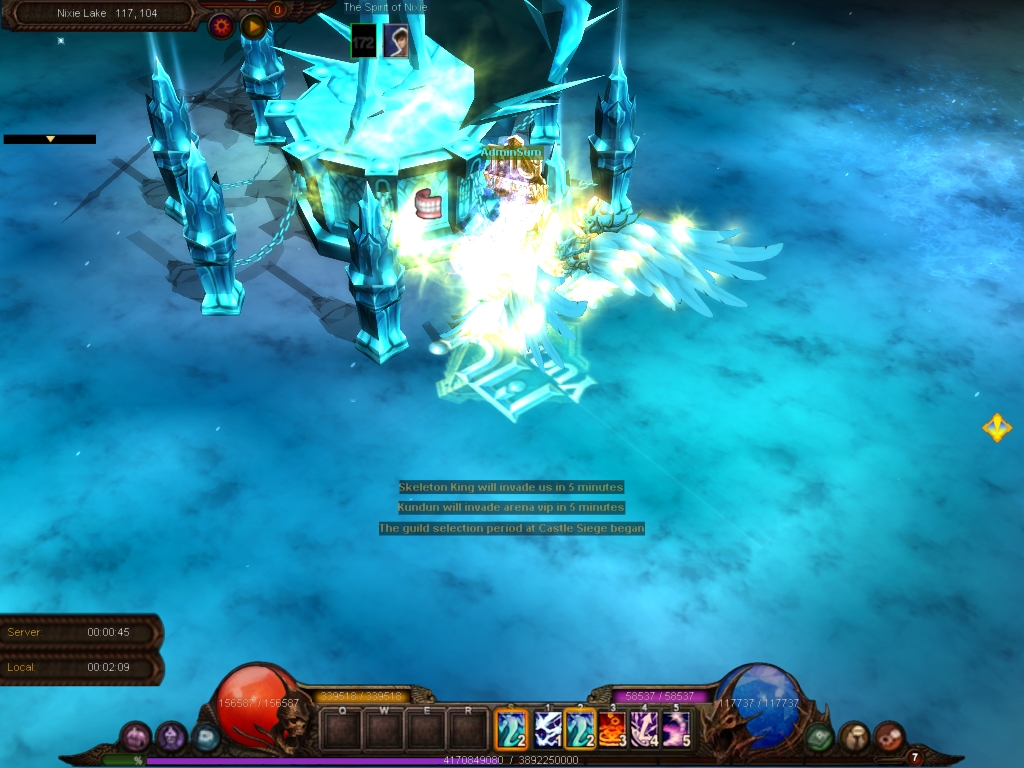Start the helper with the play arrow
This screenshot has height=768, width=1024.
[x=253, y=27]
